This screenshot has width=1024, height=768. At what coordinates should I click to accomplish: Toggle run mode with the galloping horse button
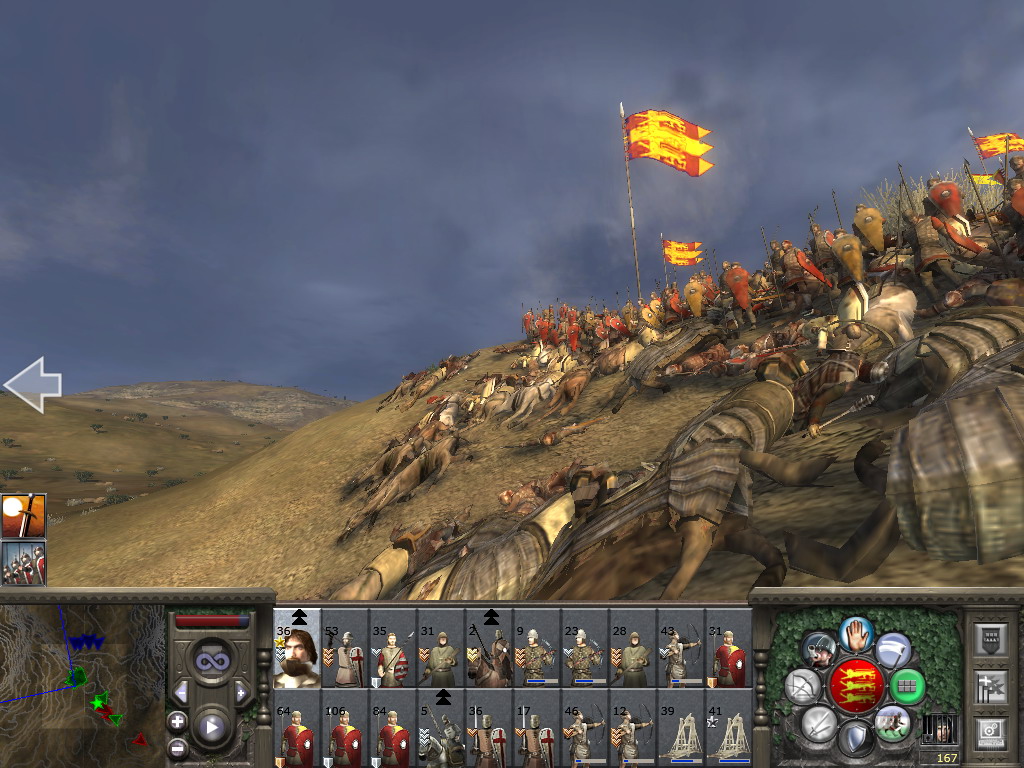pyautogui.click(x=892, y=723)
